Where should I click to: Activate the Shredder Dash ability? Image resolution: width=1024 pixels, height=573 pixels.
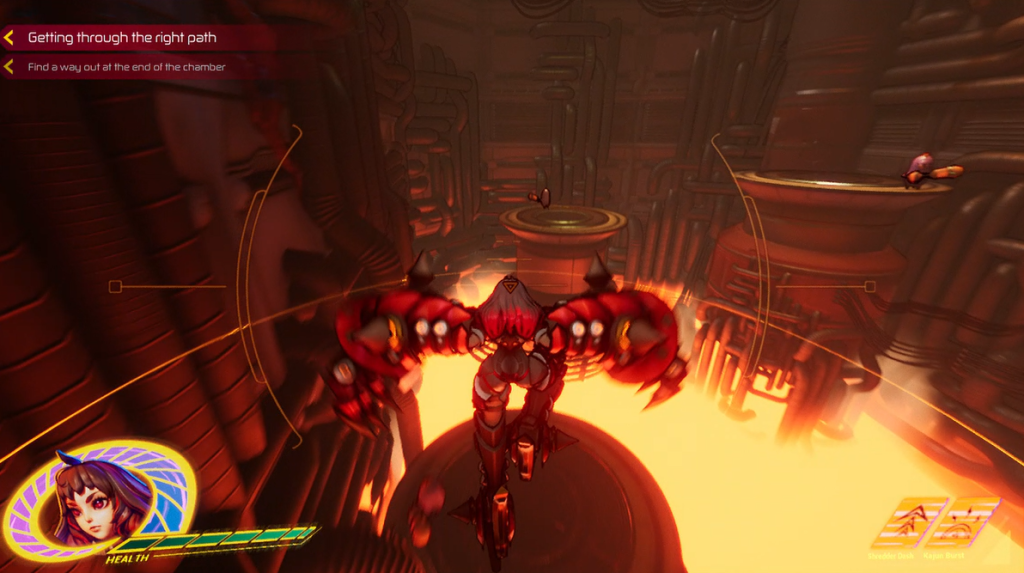click(x=908, y=522)
